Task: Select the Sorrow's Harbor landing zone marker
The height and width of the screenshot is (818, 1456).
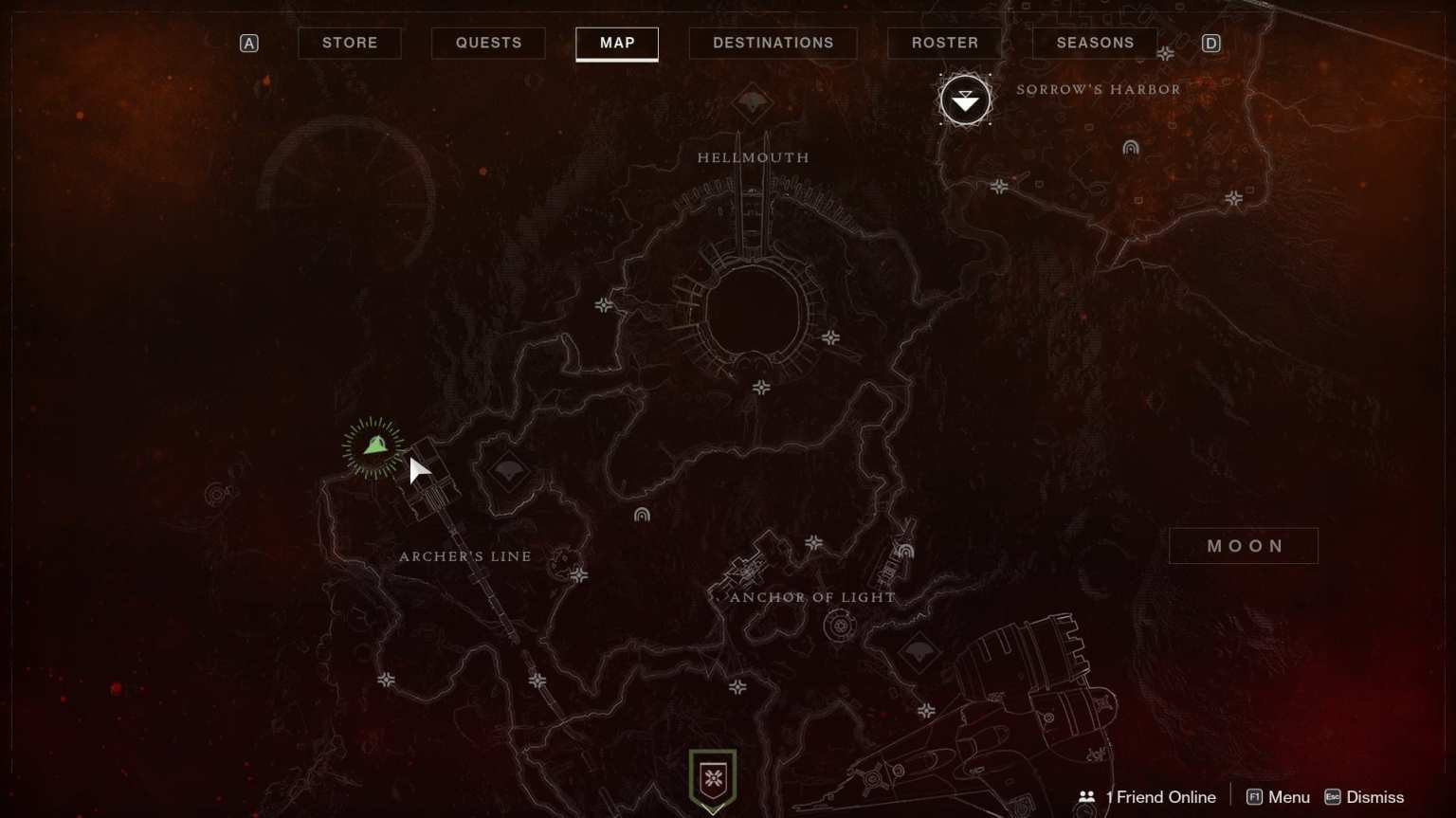Action: (965, 99)
